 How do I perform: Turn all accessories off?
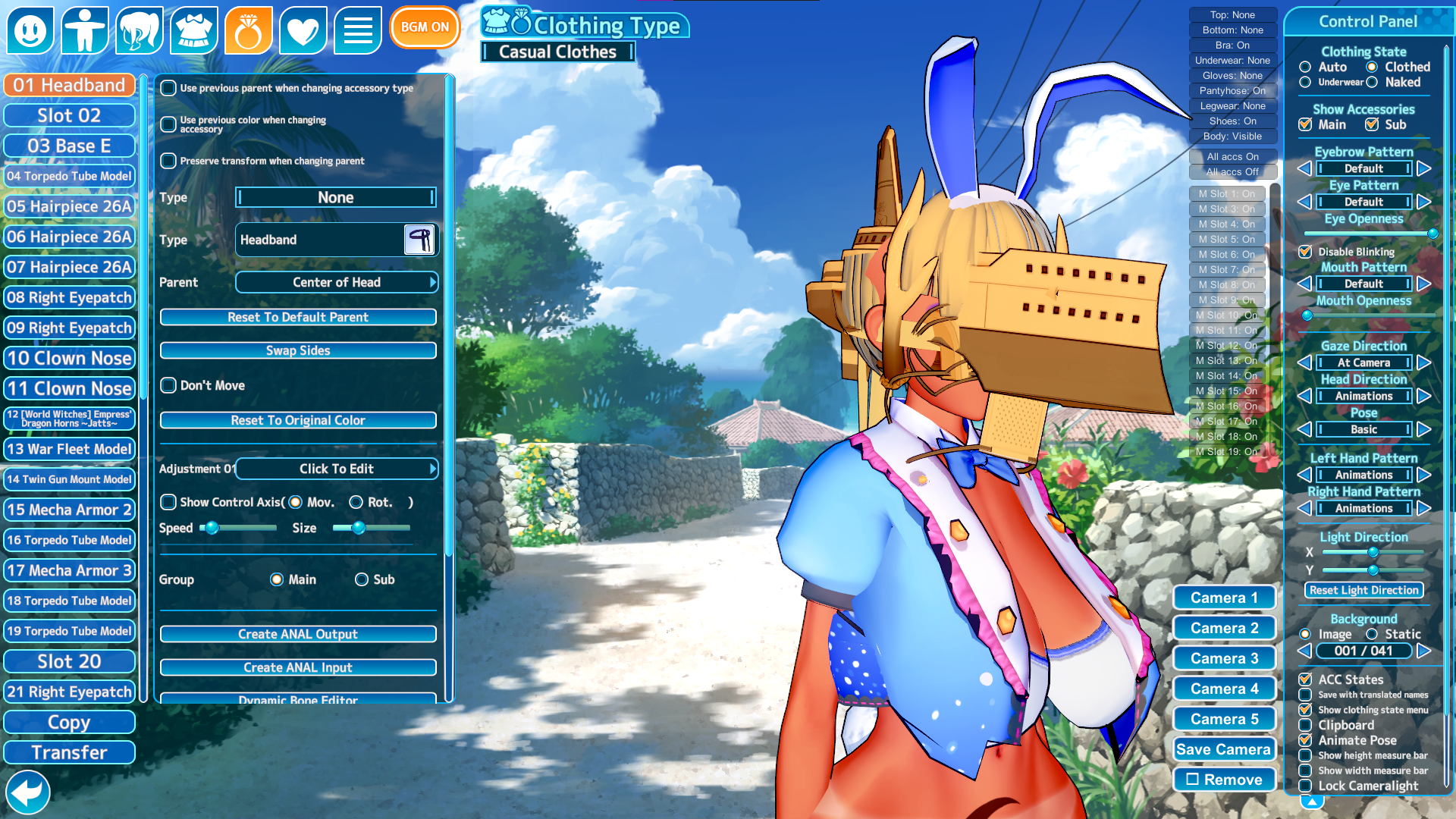[1232, 172]
